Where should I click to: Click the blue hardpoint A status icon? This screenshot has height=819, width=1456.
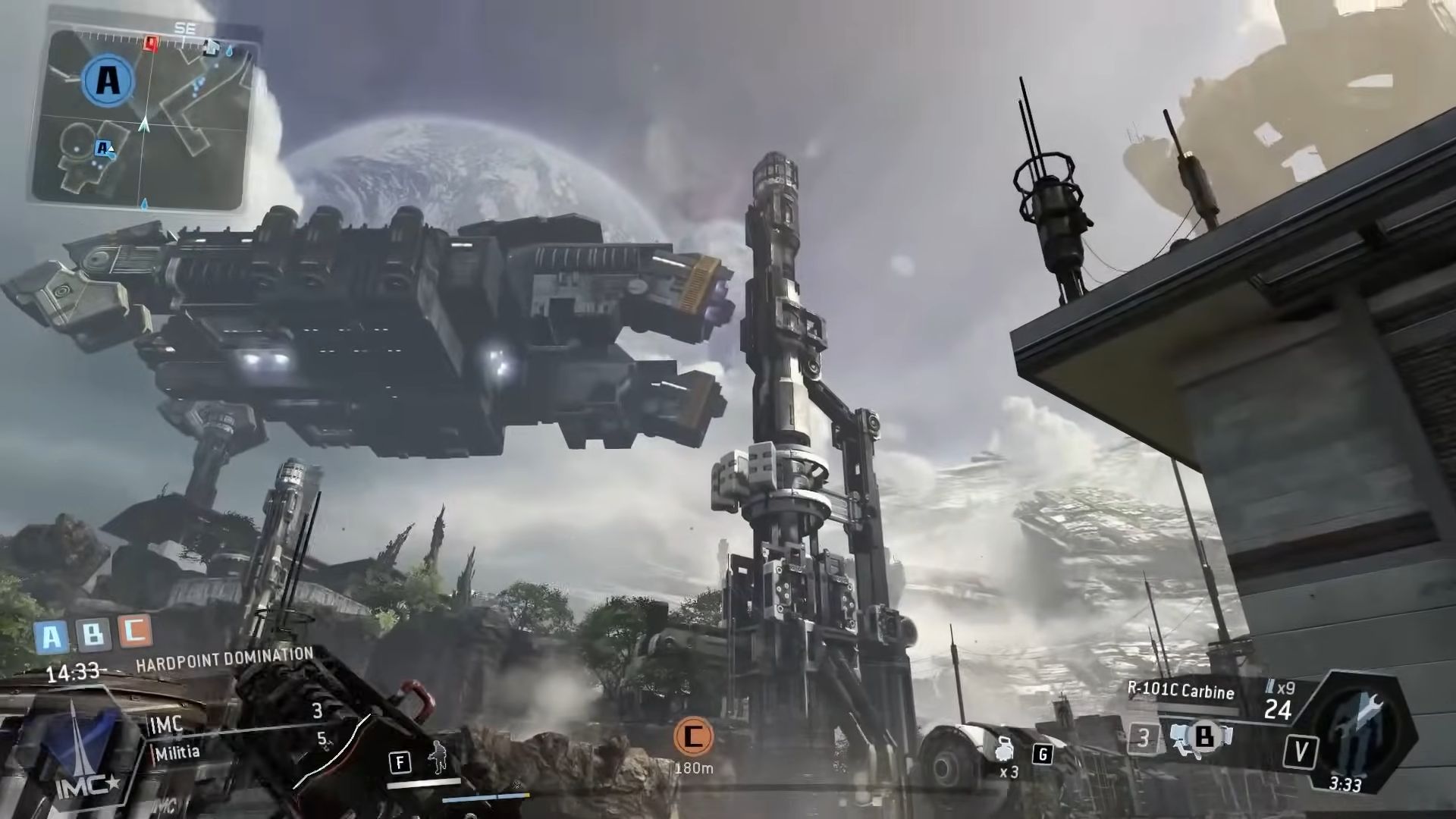click(52, 636)
